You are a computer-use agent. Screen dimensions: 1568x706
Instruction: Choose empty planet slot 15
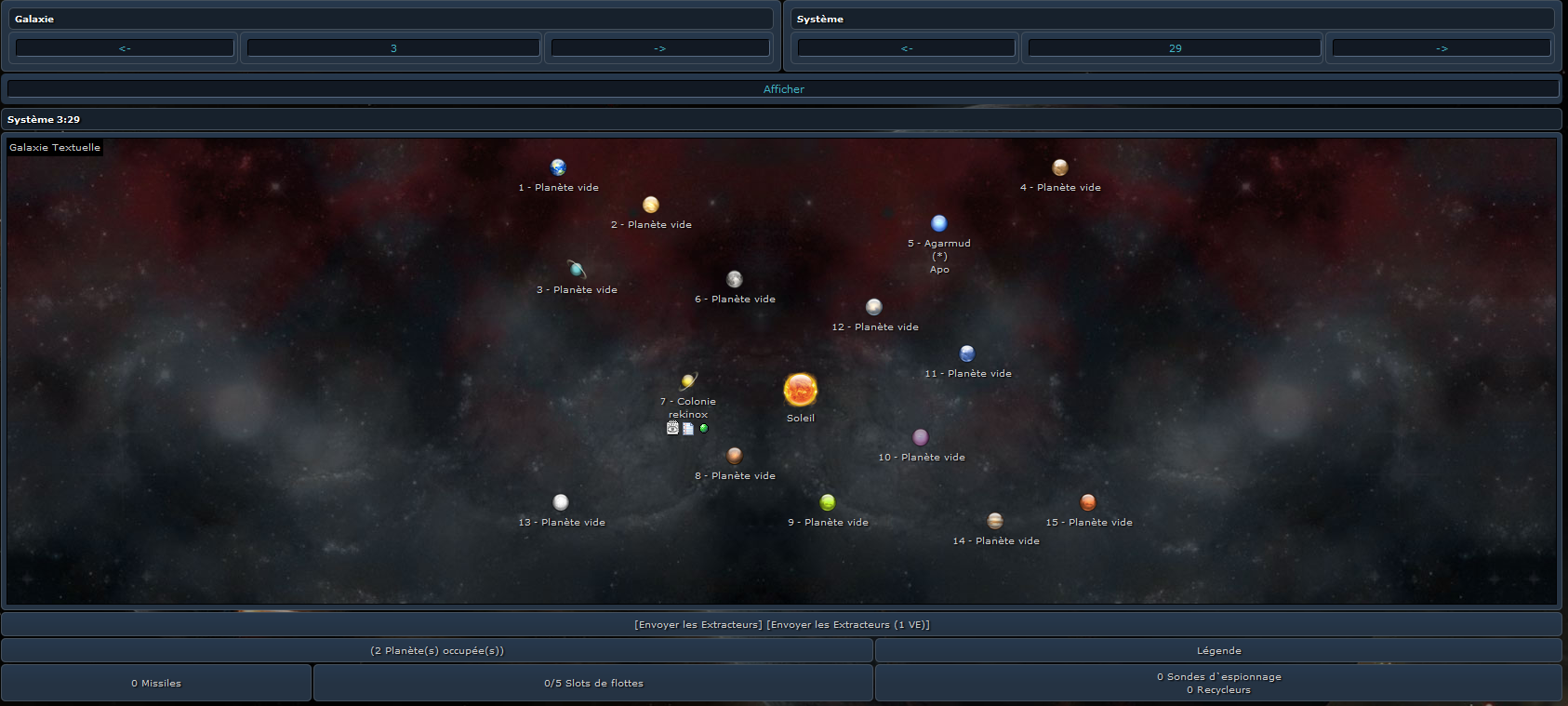click(1088, 503)
